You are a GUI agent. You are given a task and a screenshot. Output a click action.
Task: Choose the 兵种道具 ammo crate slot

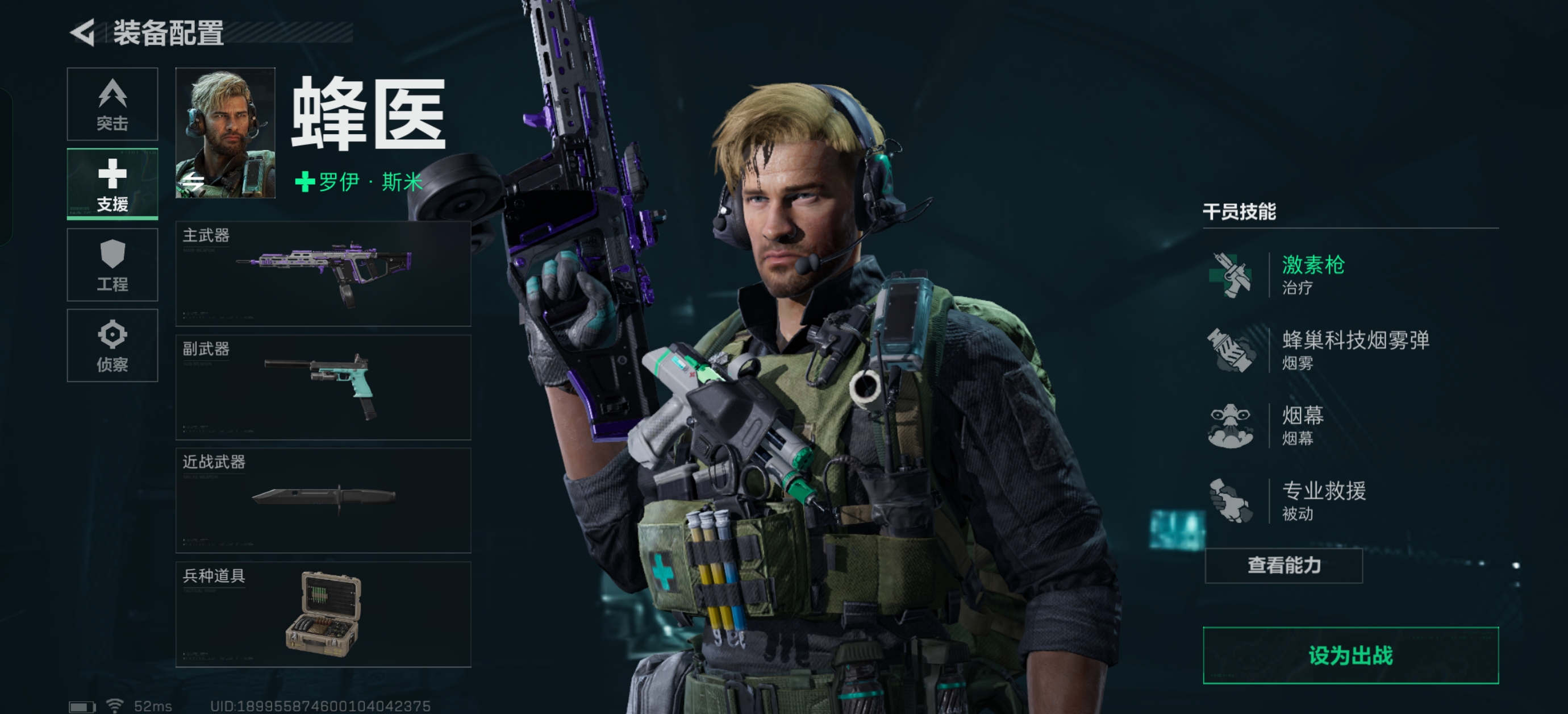tap(323, 614)
